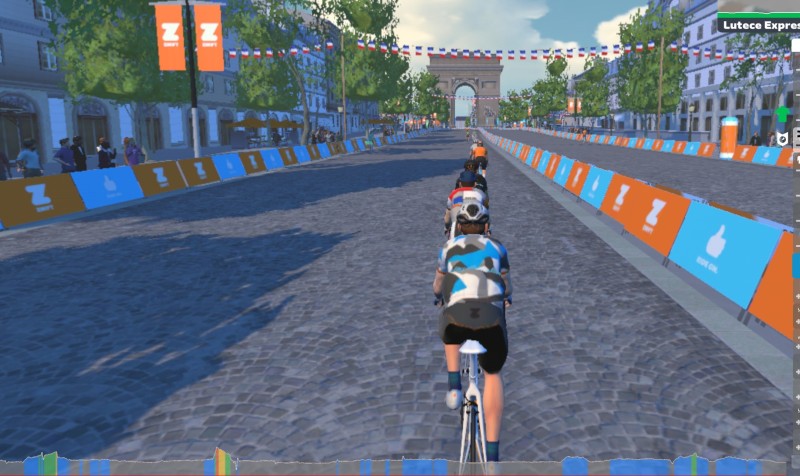Click the green up-arrow icon

(783, 114)
